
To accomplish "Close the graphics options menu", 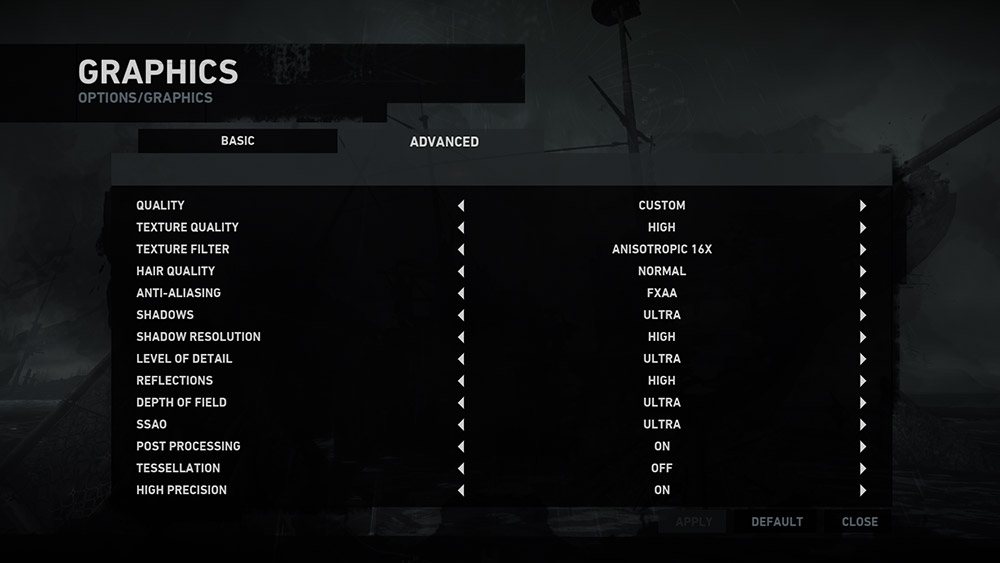I will pos(859,522).
